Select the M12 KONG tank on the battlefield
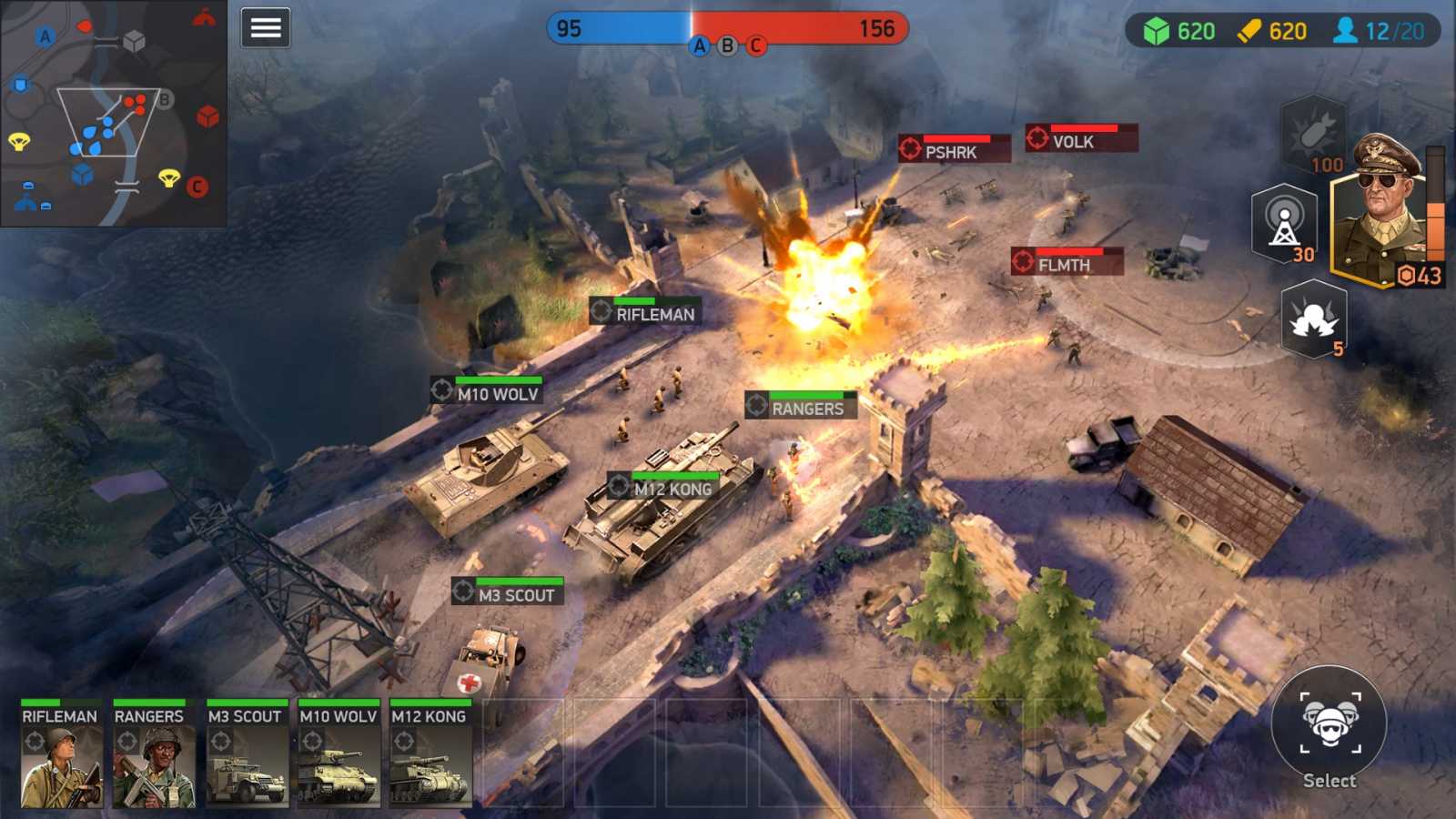1456x819 pixels. coord(673,519)
